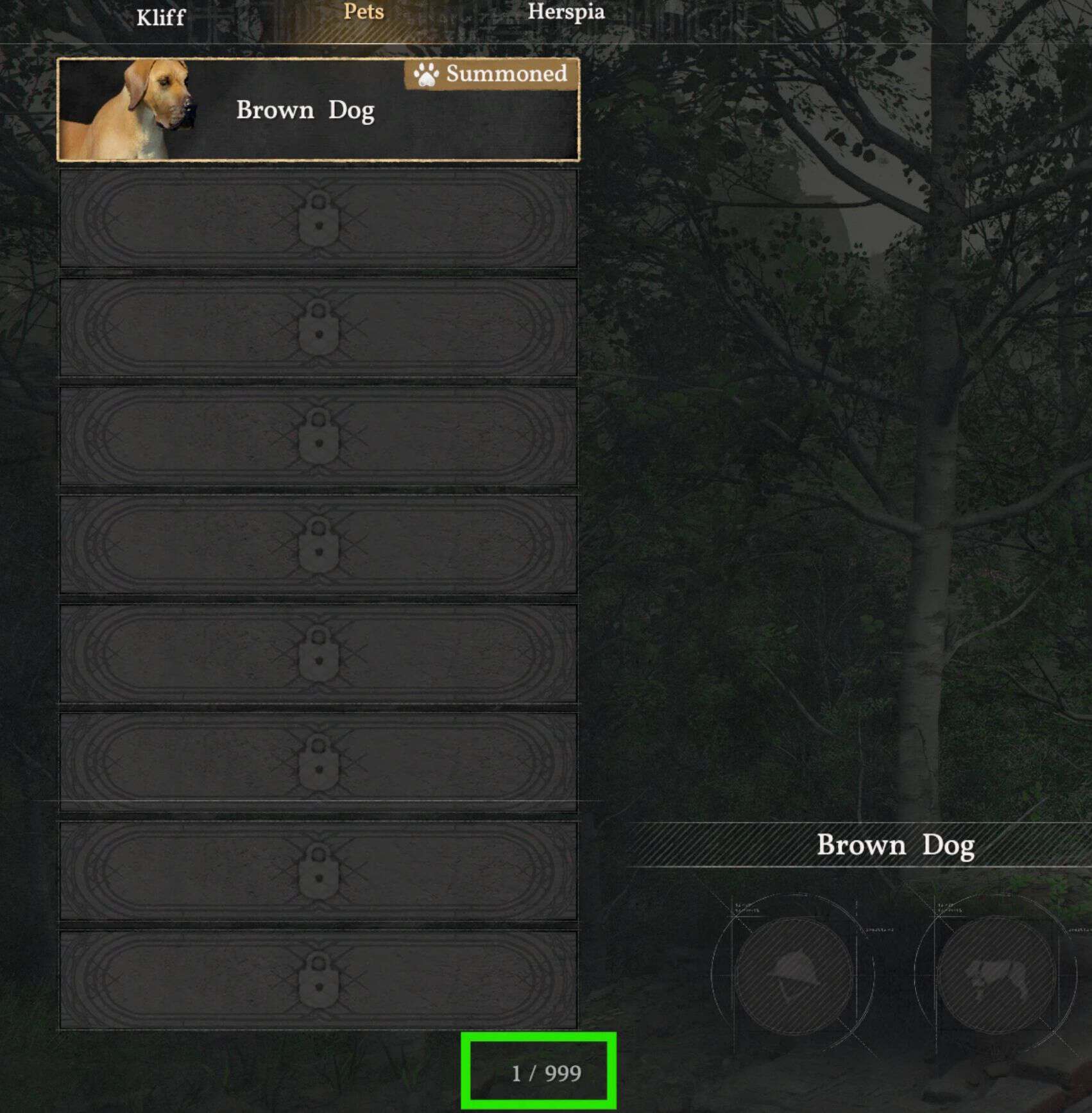Switch to the Kliff tab
The width and height of the screenshot is (1092, 1113).
click(x=161, y=17)
